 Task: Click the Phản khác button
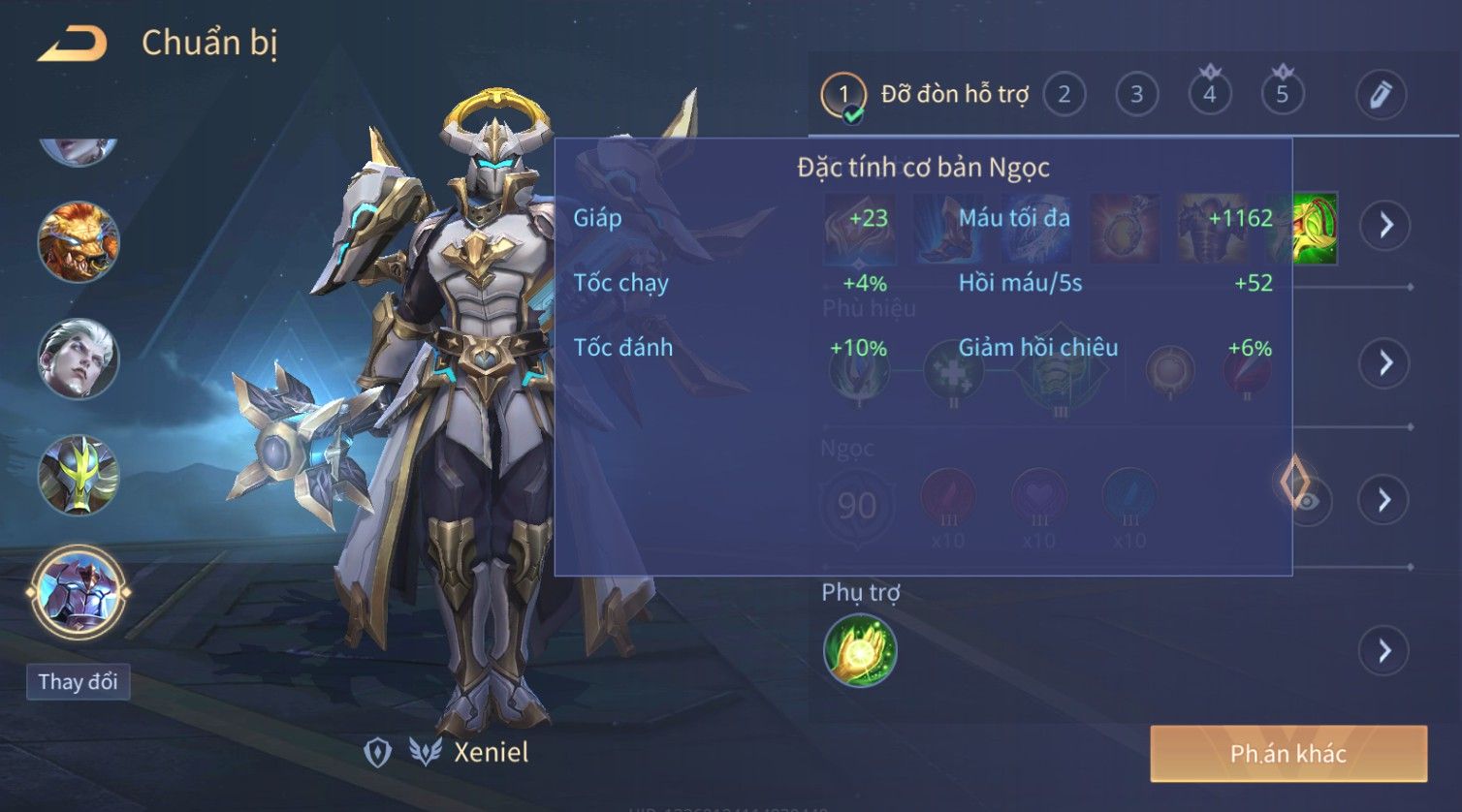[x=1287, y=754]
